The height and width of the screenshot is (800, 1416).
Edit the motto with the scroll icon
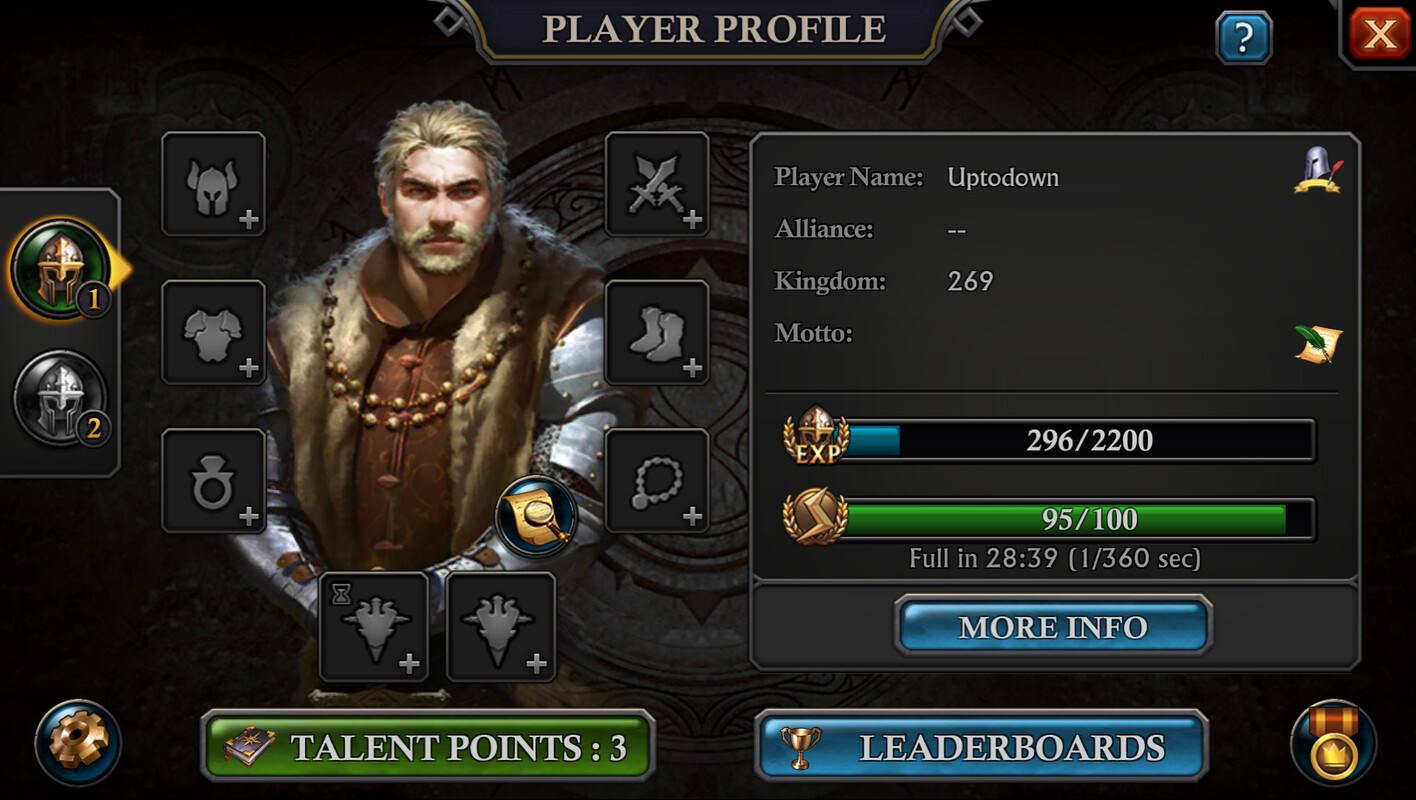pos(1317,344)
